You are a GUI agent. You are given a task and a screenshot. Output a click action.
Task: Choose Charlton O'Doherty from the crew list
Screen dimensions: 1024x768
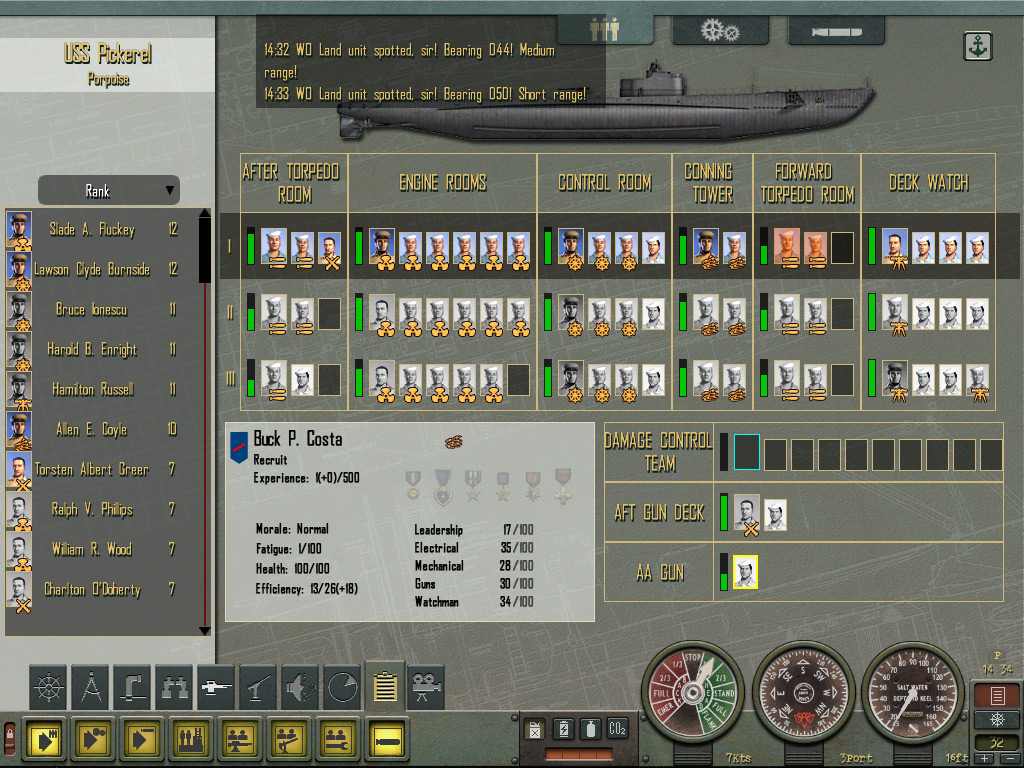coord(92,590)
